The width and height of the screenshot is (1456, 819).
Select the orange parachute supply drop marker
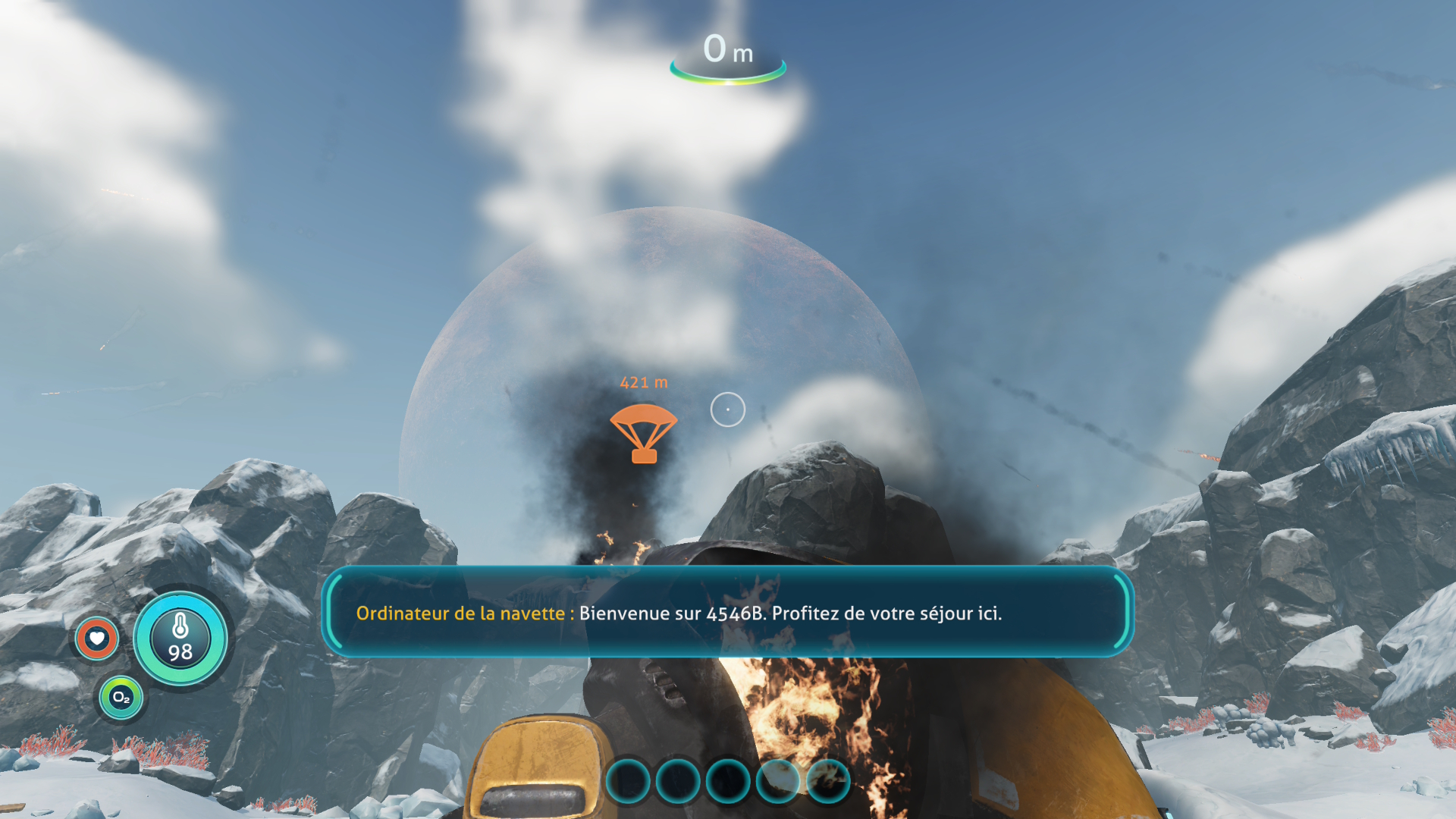[643, 433]
